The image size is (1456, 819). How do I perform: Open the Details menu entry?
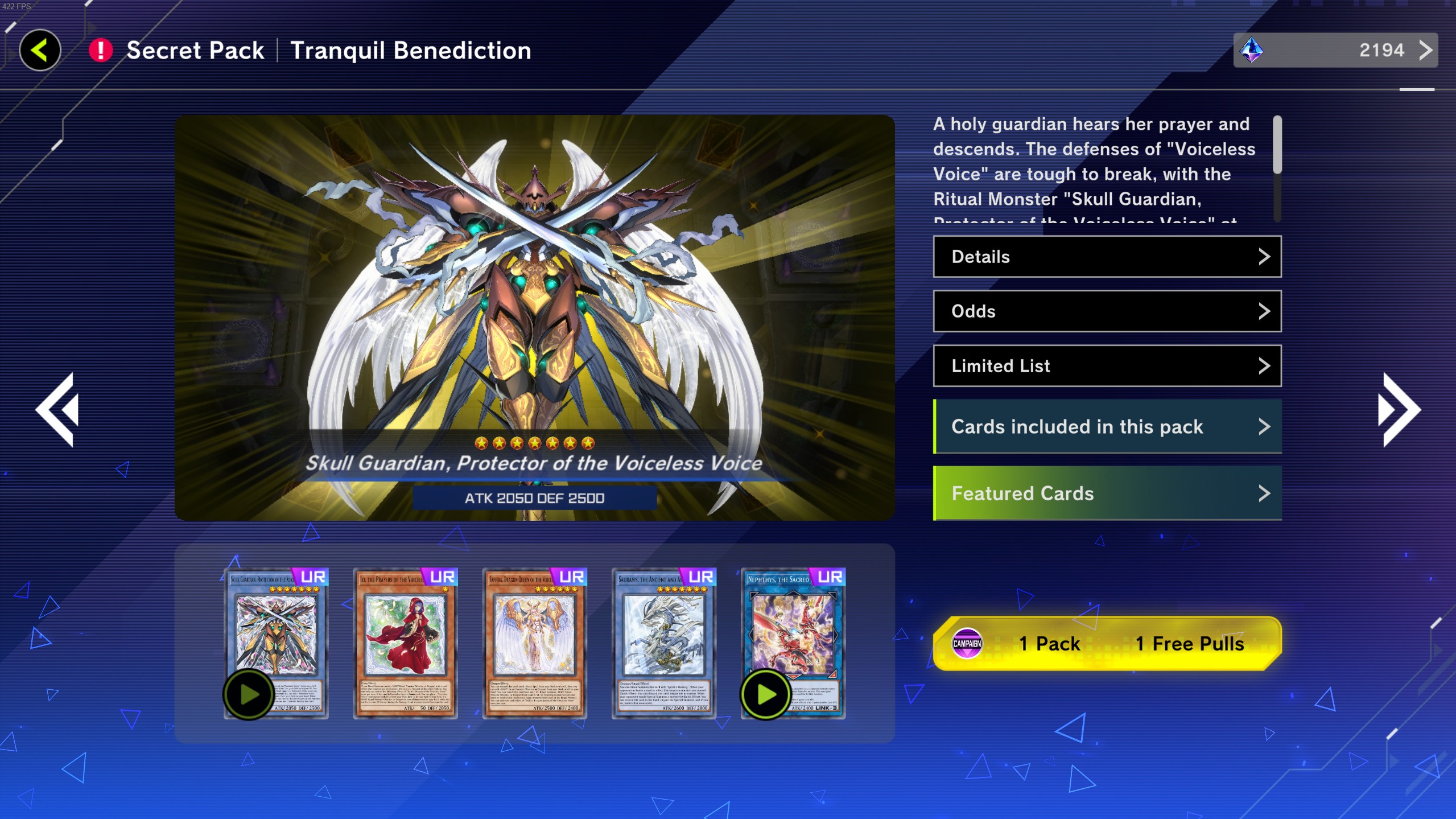pos(1107,257)
